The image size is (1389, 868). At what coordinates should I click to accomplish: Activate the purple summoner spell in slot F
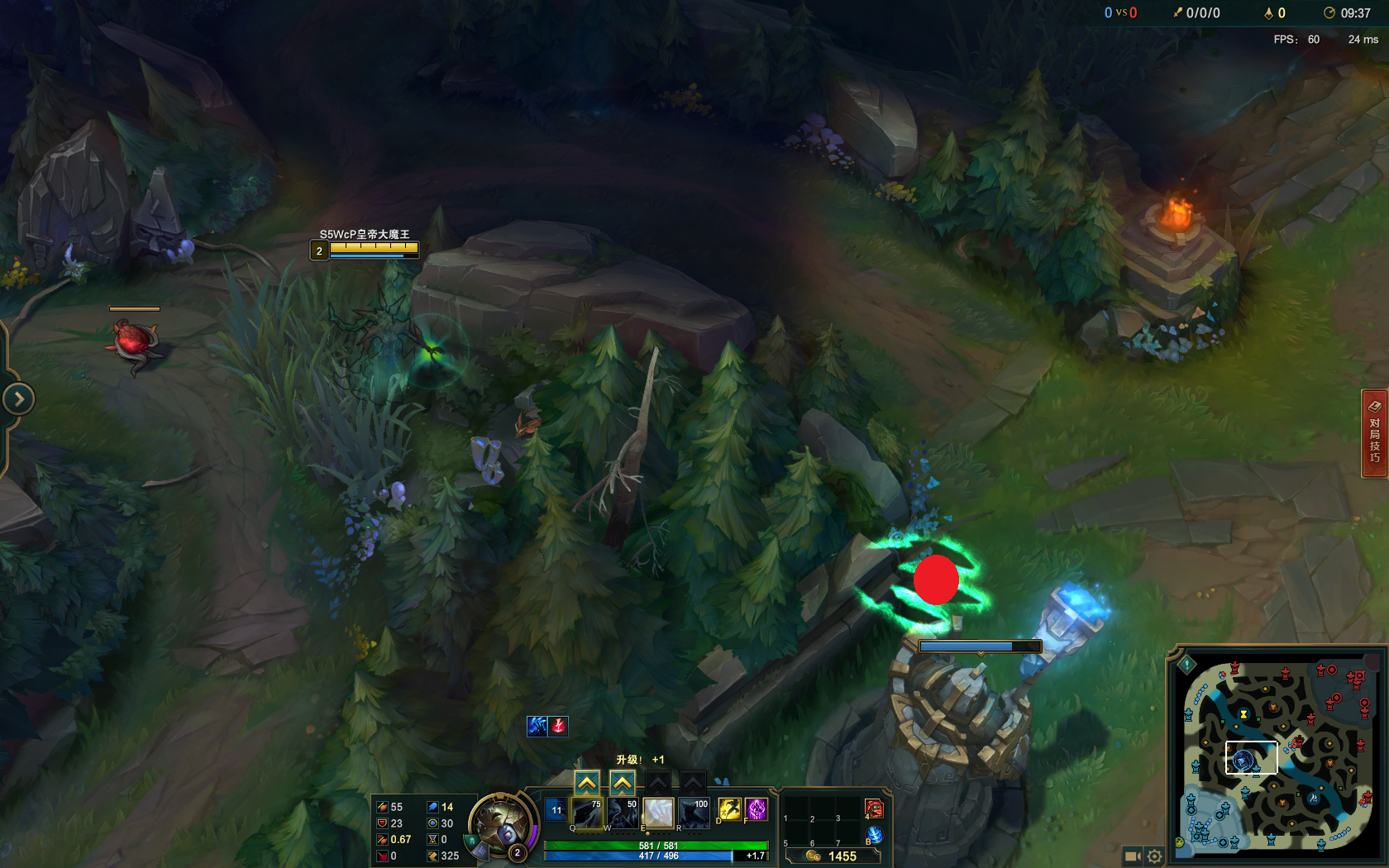(x=755, y=809)
